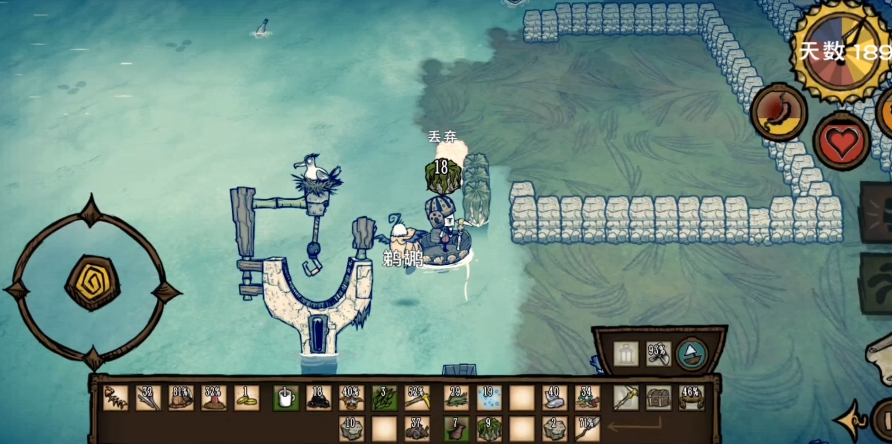Select the stack of 32 twigs
Screen dimensions: 892x444
pos(149,398)
